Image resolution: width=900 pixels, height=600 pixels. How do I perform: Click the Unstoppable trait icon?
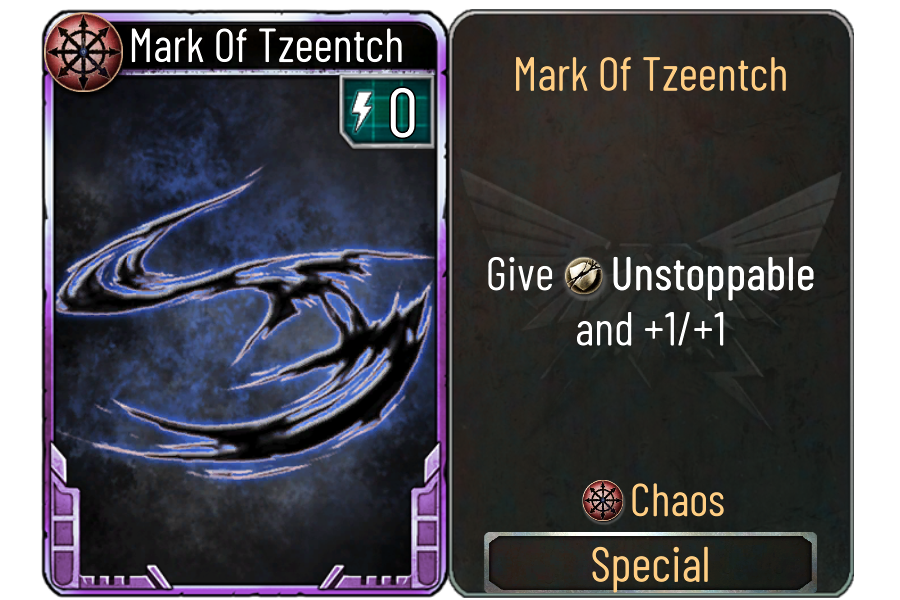pyautogui.click(x=583, y=277)
